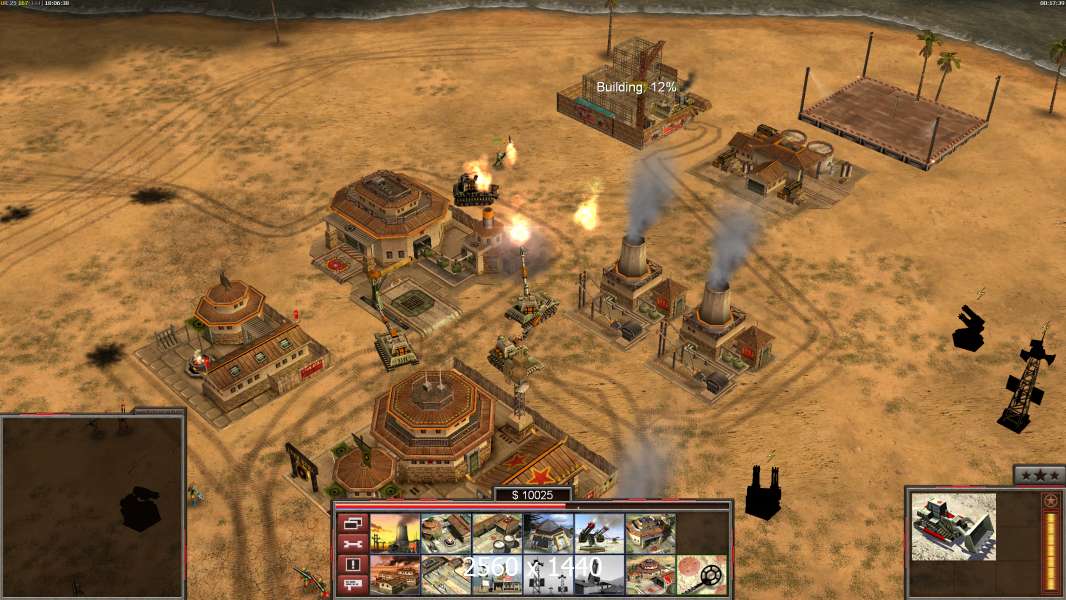Image resolution: width=1066 pixels, height=600 pixels.
Task: Choose the barracks build icon
Action: click(446, 534)
